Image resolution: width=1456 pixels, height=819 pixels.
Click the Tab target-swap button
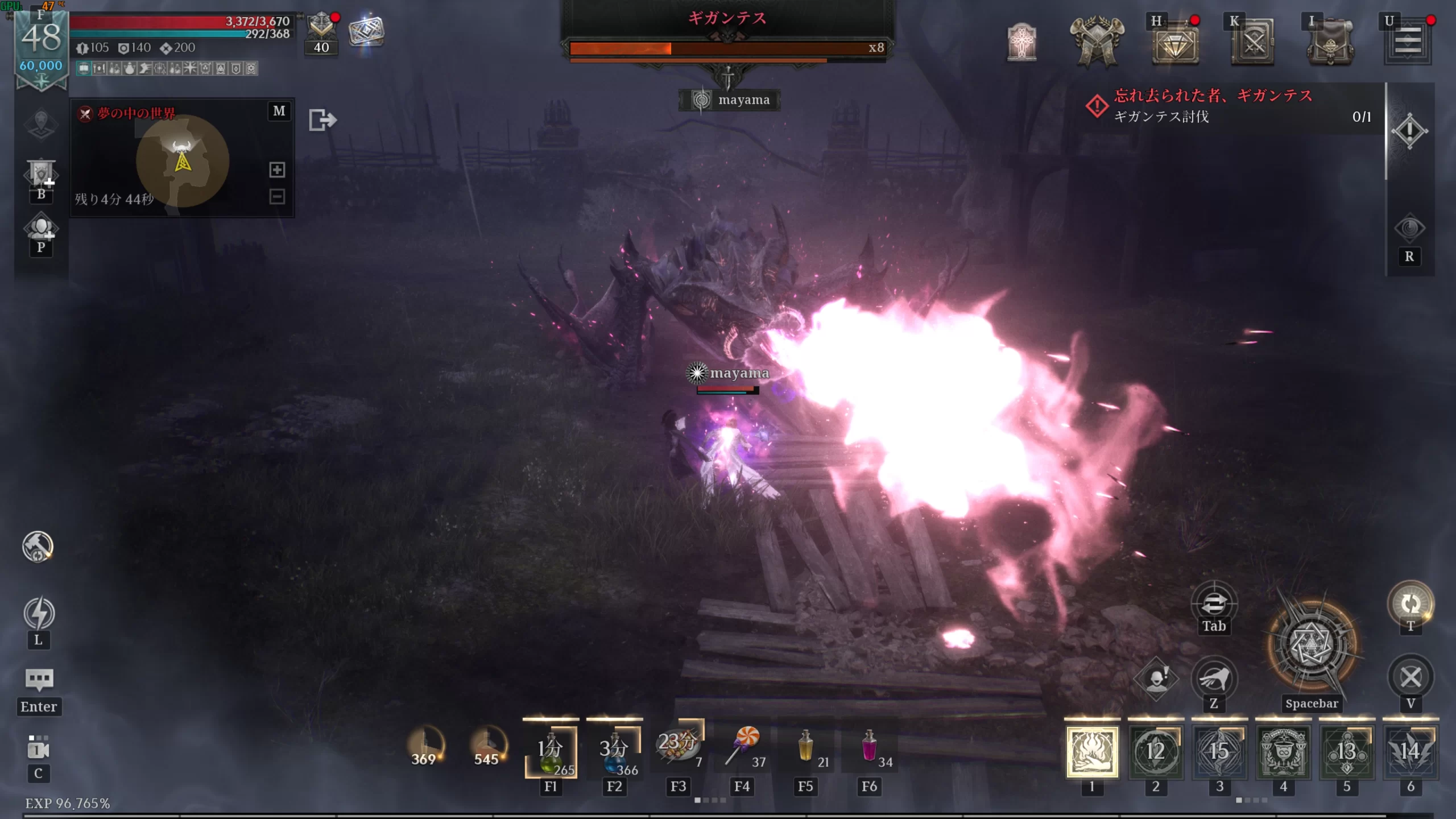(x=1214, y=604)
